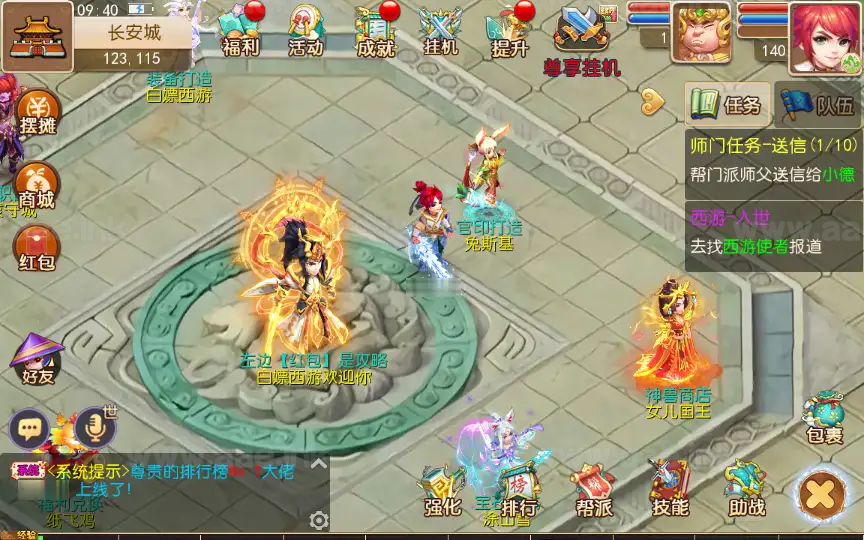Open the 帮派 guild menu
Image resolution: width=864 pixels, height=540 pixels.
click(x=593, y=491)
